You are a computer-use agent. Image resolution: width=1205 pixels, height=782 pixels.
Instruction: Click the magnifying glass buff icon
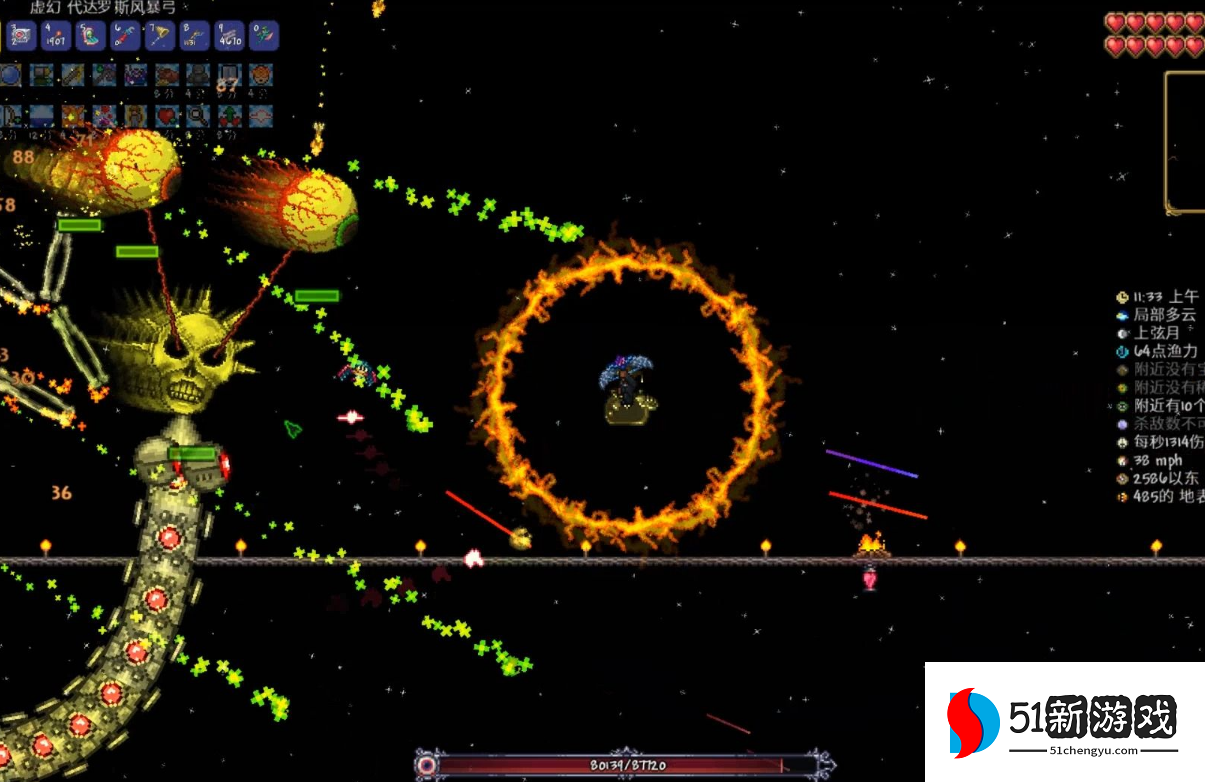click(198, 116)
